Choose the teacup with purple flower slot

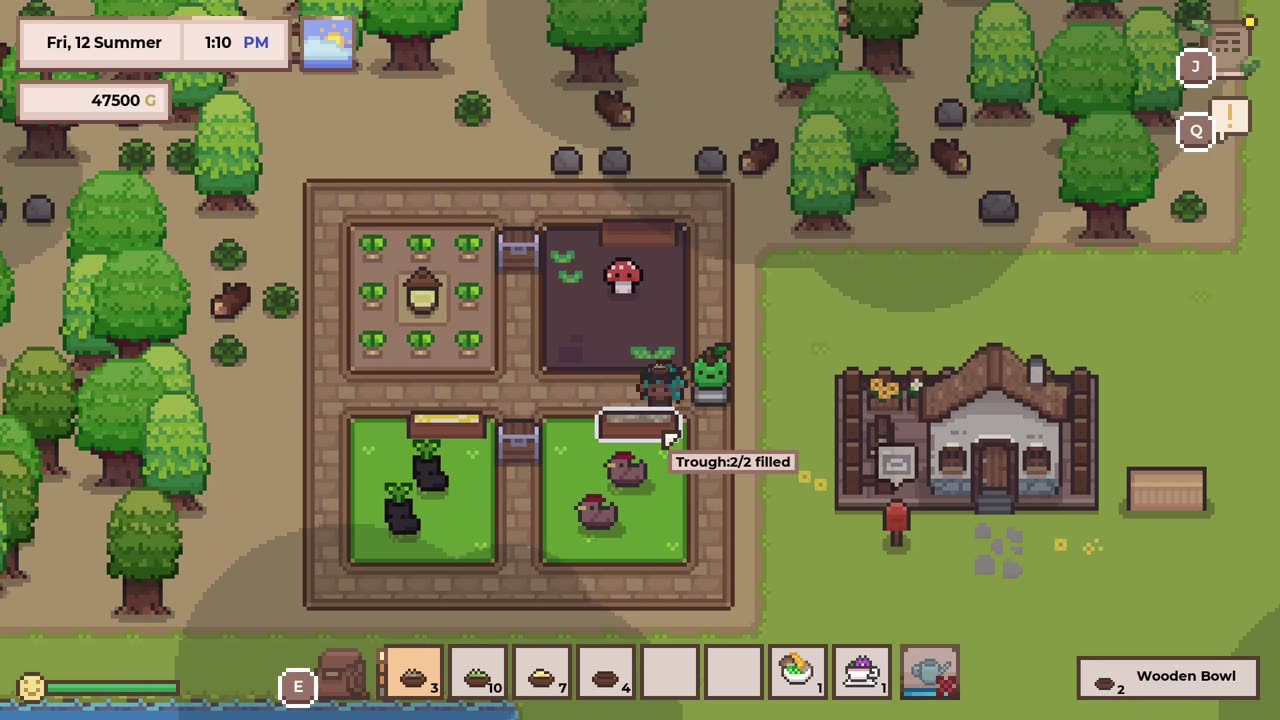862,674
